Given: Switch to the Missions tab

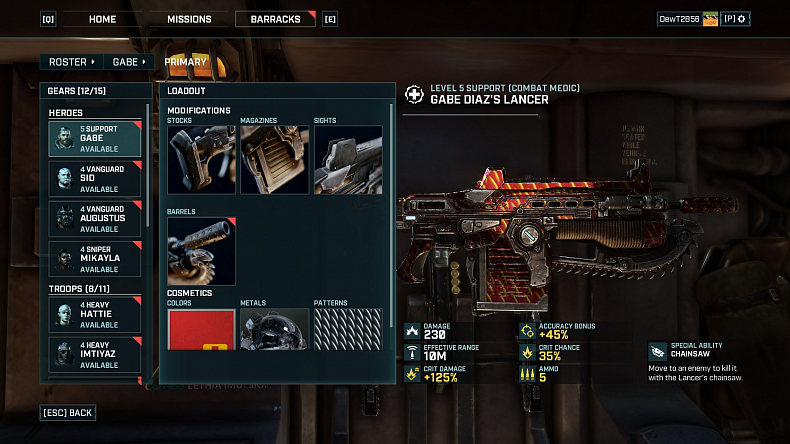Looking at the screenshot, I should click(x=189, y=19).
